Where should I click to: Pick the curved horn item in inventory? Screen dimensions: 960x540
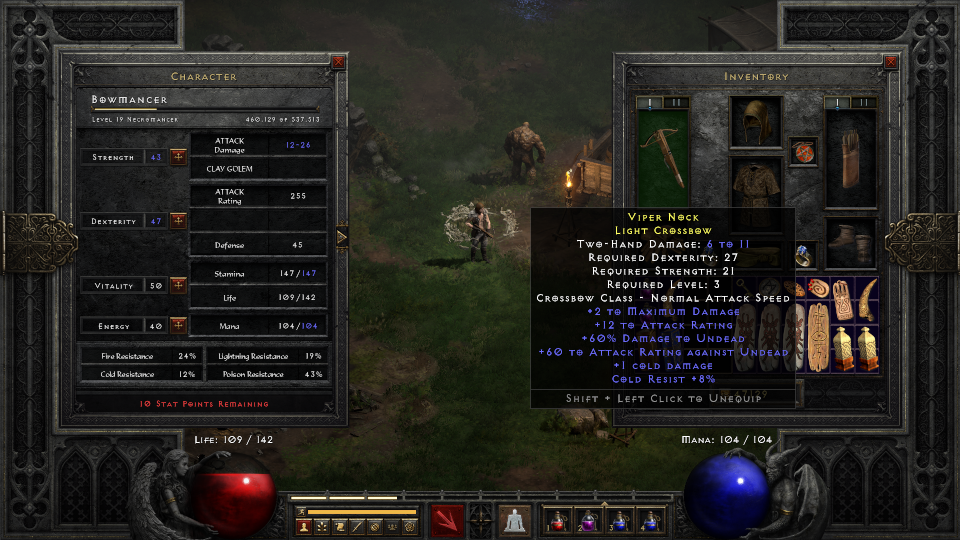[867, 294]
